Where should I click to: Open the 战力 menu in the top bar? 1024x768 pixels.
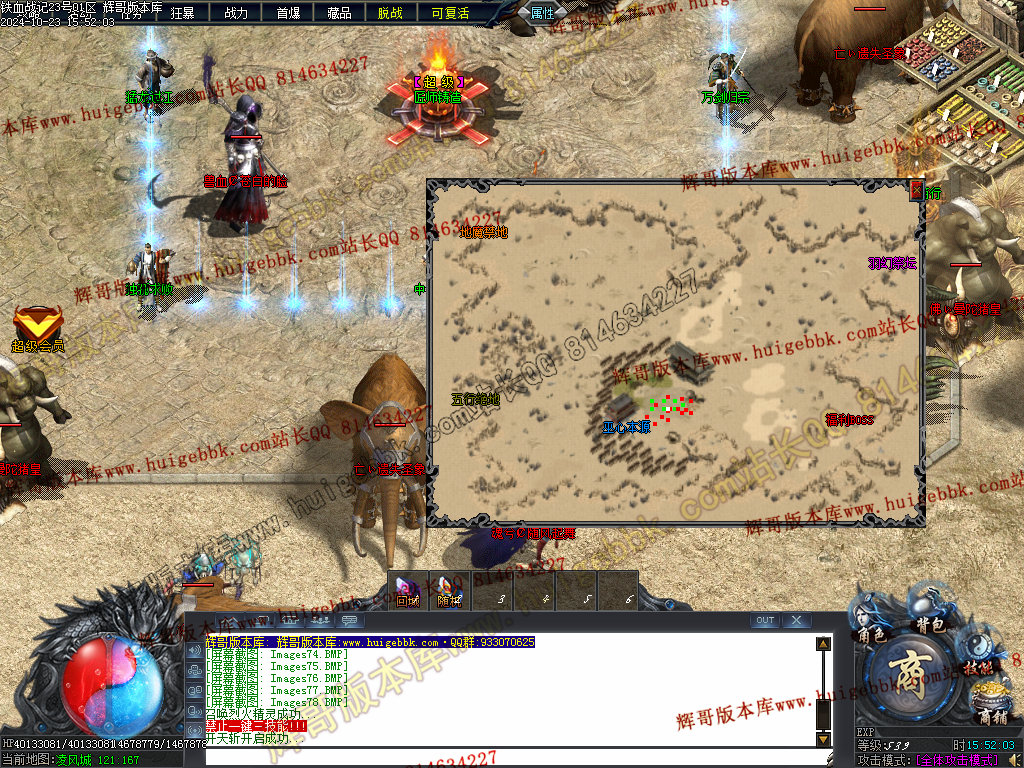tap(236, 13)
